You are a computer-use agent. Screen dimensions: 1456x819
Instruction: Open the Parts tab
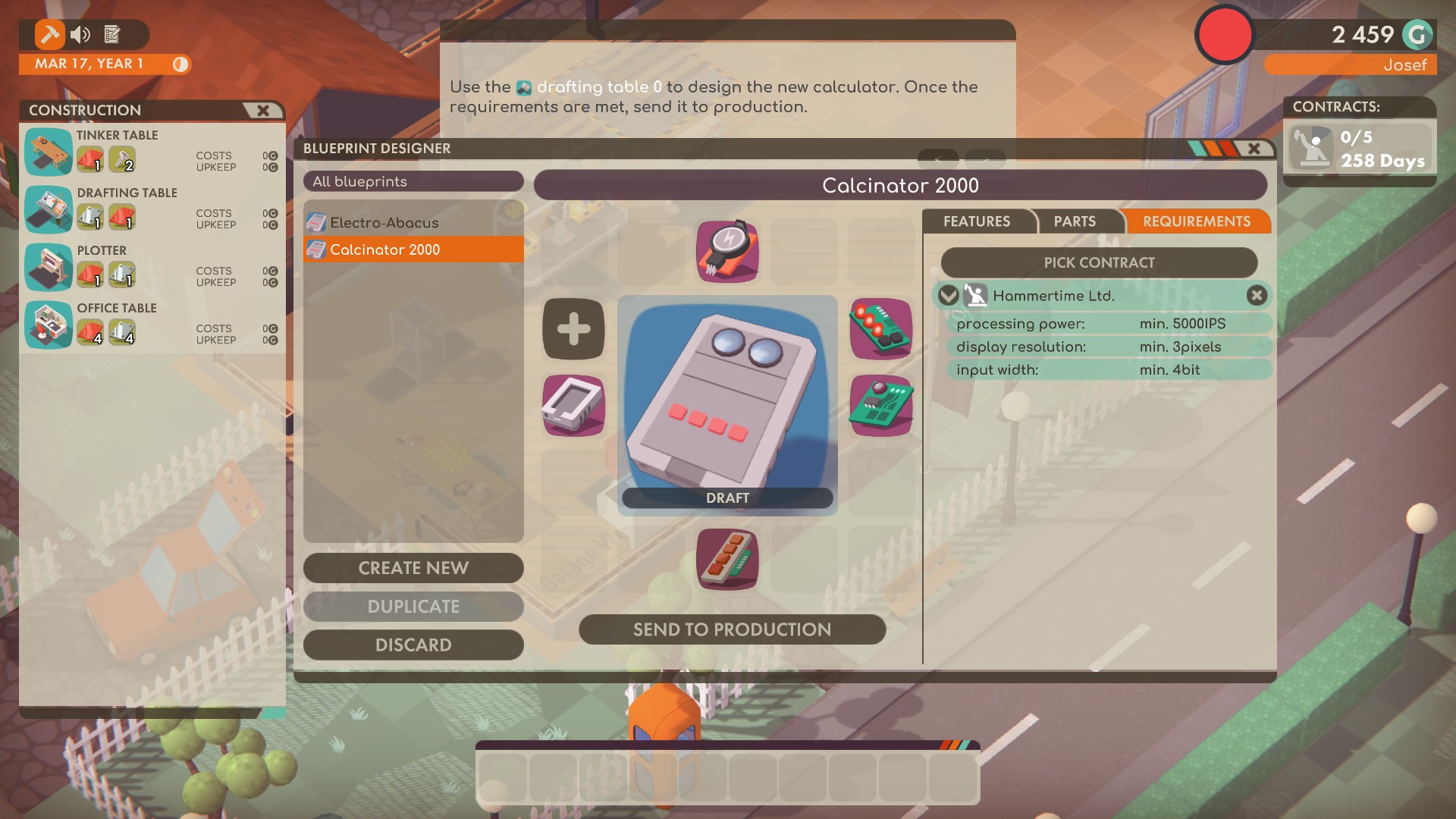coord(1074,221)
